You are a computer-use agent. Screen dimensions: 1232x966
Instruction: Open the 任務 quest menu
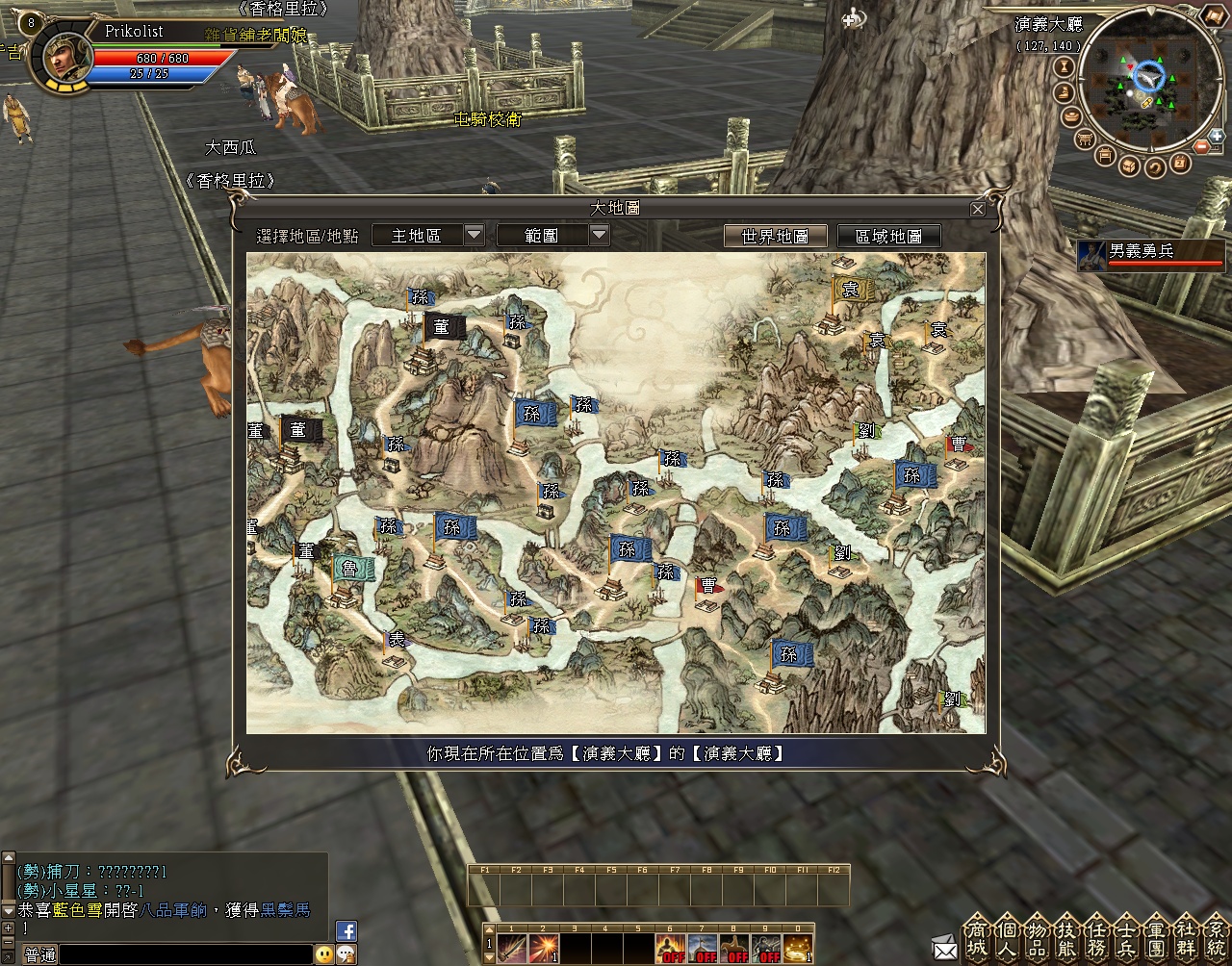click(x=1096, y=938)
